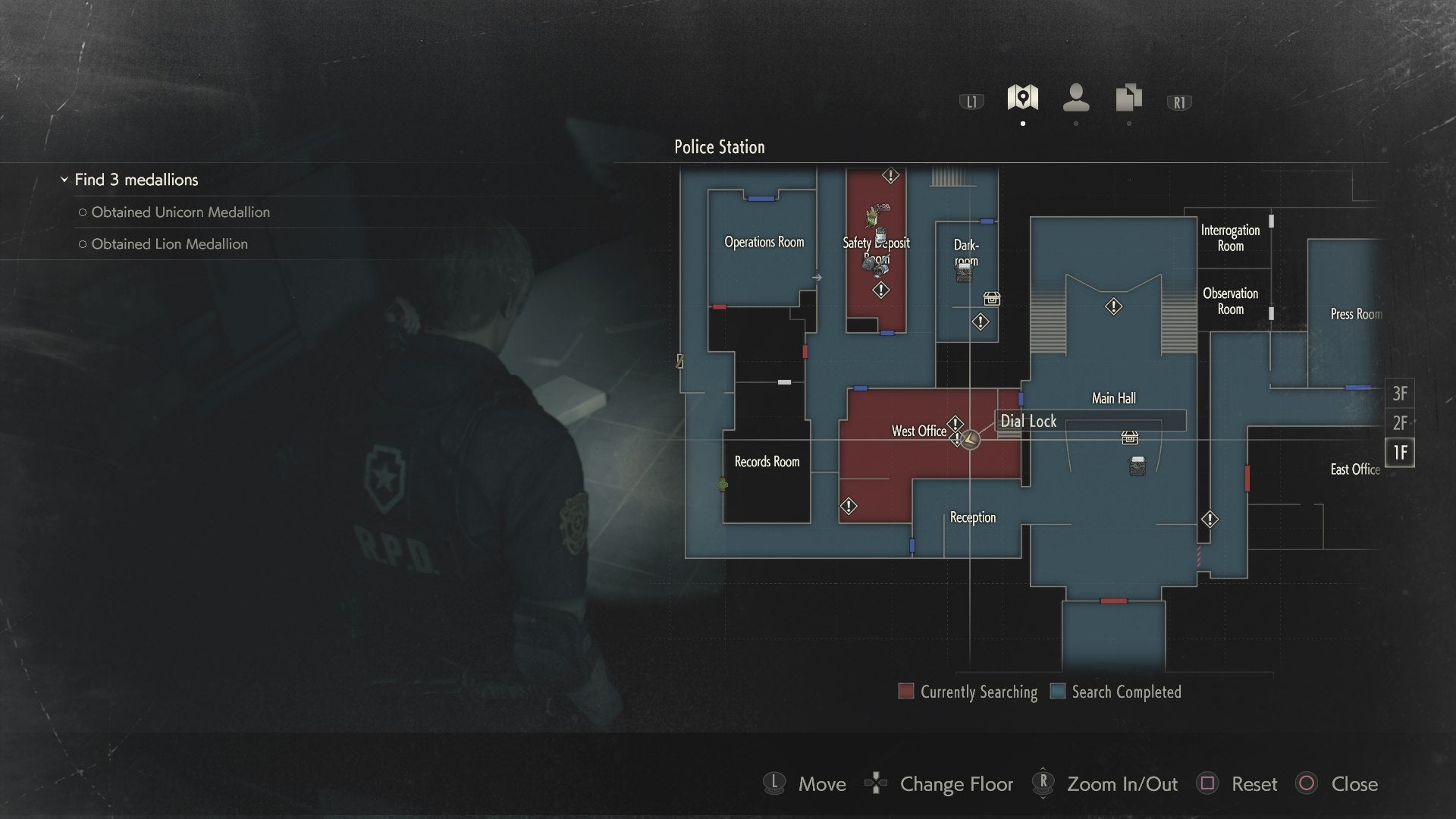Image resolution: width=1456 pixels, height=819 pixels.
Task: Select the green herb icon near the Records Room
Action: coord(722,485)
